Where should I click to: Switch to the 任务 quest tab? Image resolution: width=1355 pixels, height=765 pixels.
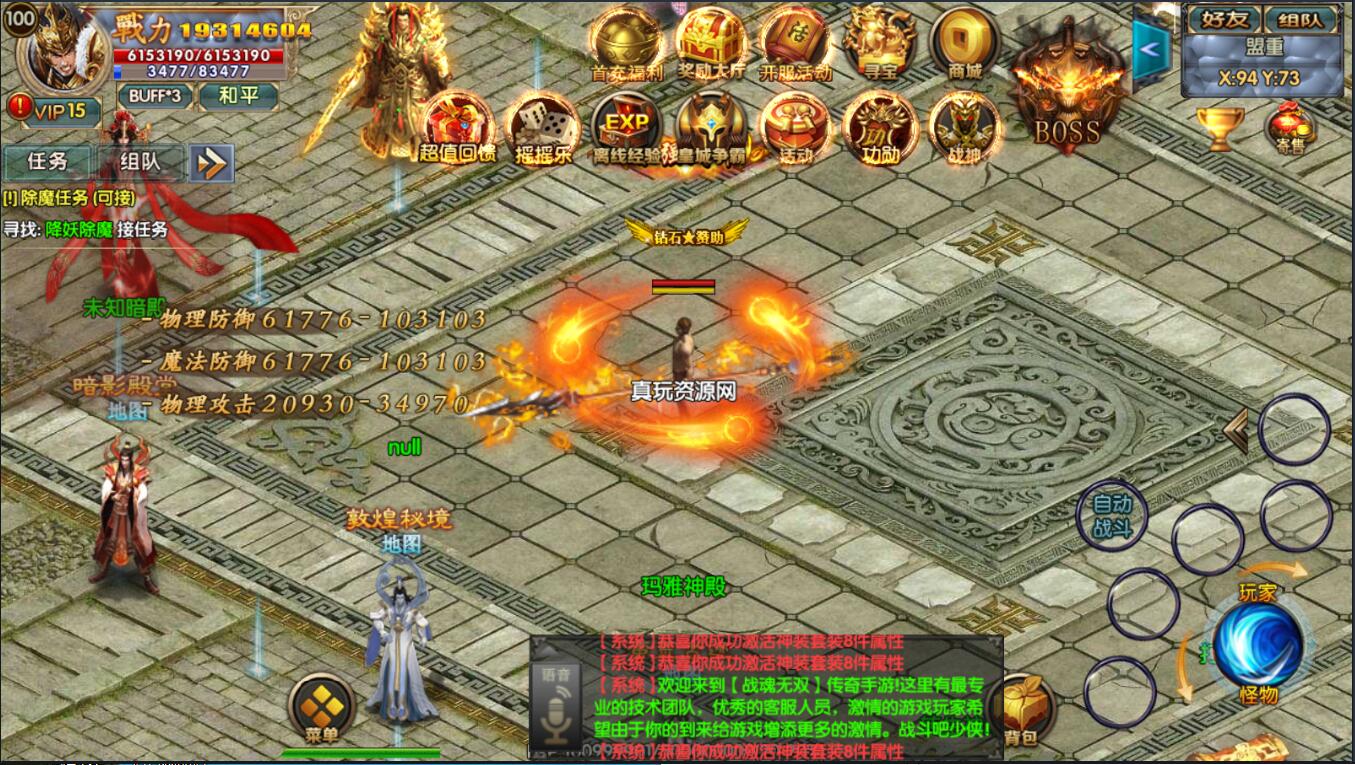click(47, 162)
